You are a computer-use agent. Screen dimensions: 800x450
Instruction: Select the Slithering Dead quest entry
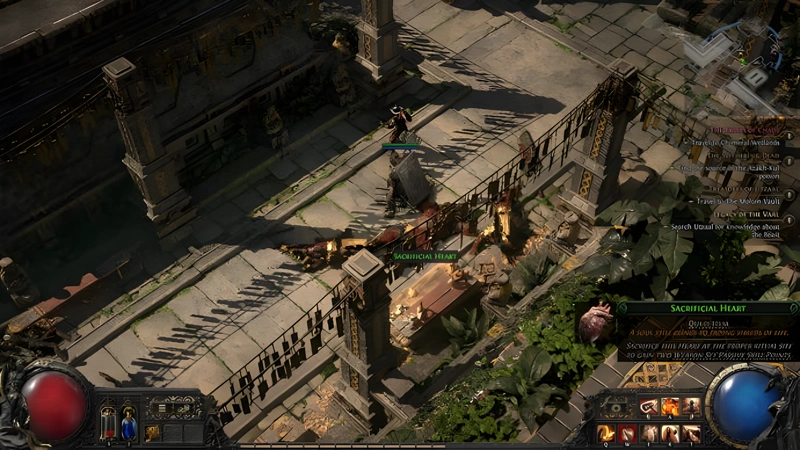coord(743,155)
